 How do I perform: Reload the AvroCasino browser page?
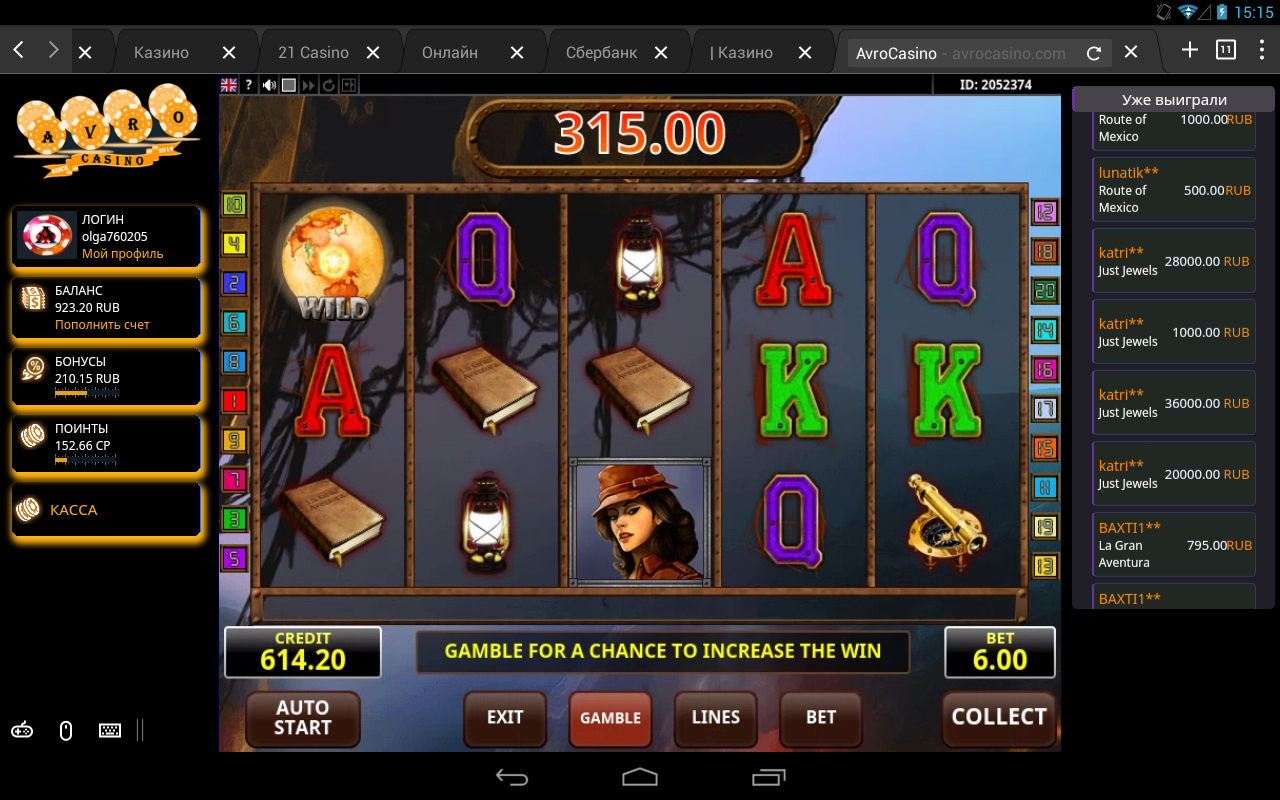coord(1094,53)
